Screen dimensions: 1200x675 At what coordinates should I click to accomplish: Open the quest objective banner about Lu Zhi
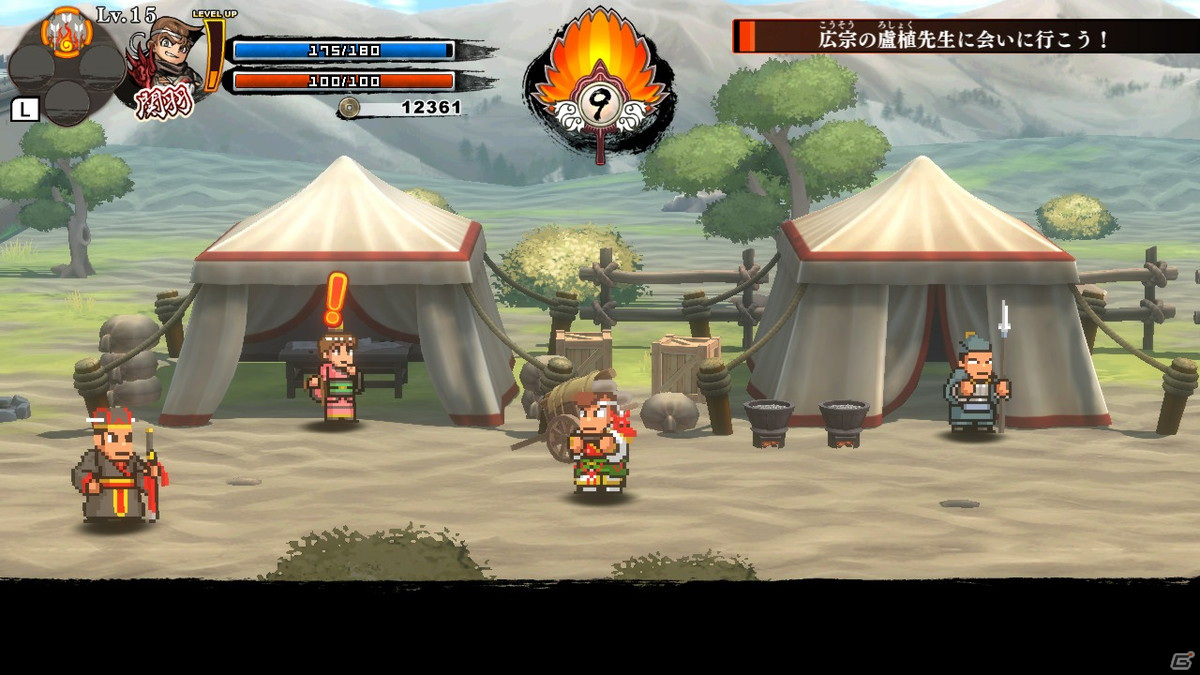click(x=964, y=37)
